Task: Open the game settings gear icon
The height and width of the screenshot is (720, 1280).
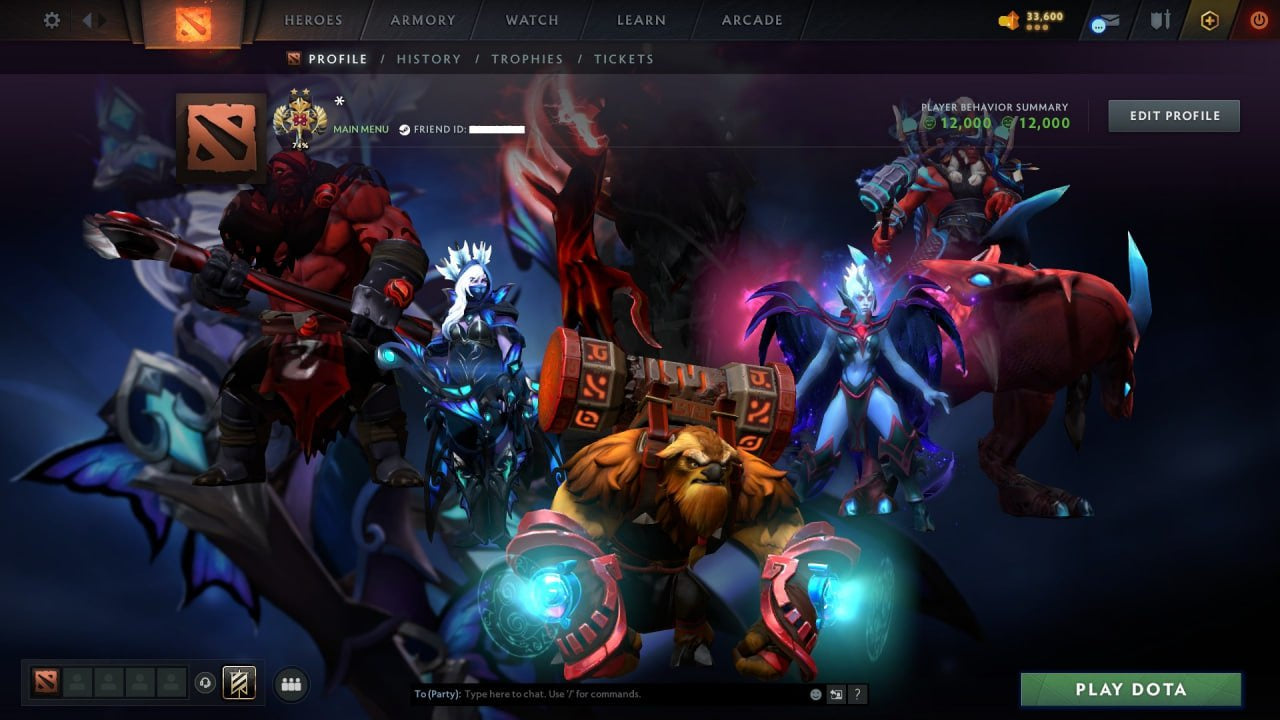Action: [51, 19]
